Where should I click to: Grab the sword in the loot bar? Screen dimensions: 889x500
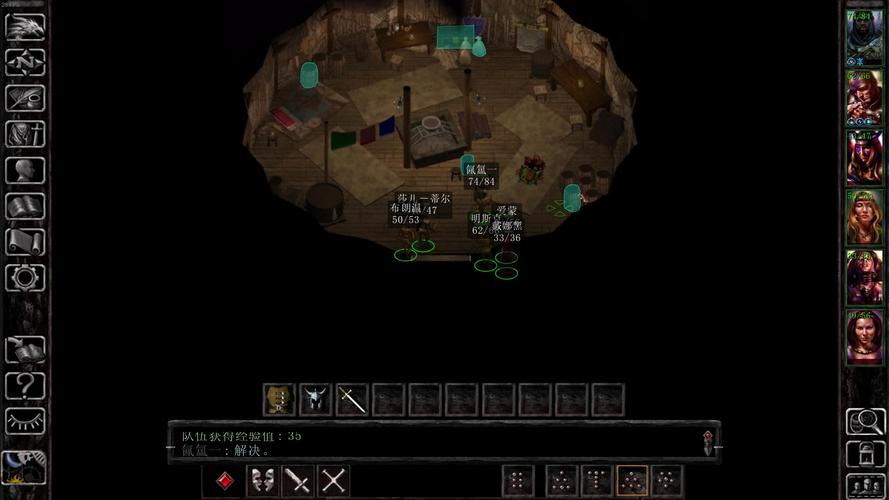tap(352, 400)
